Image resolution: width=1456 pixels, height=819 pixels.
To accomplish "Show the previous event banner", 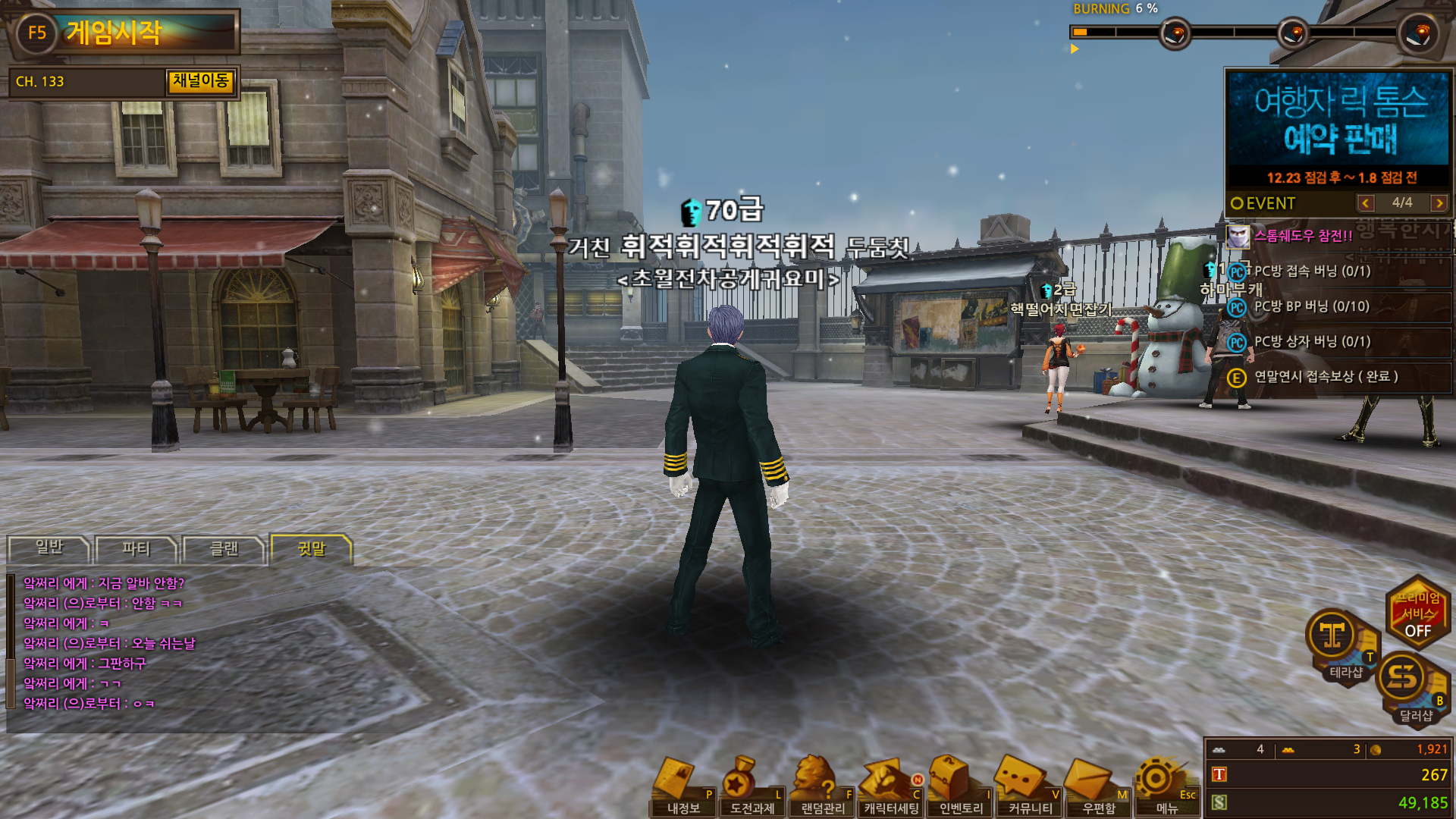I will point(1366,203).
